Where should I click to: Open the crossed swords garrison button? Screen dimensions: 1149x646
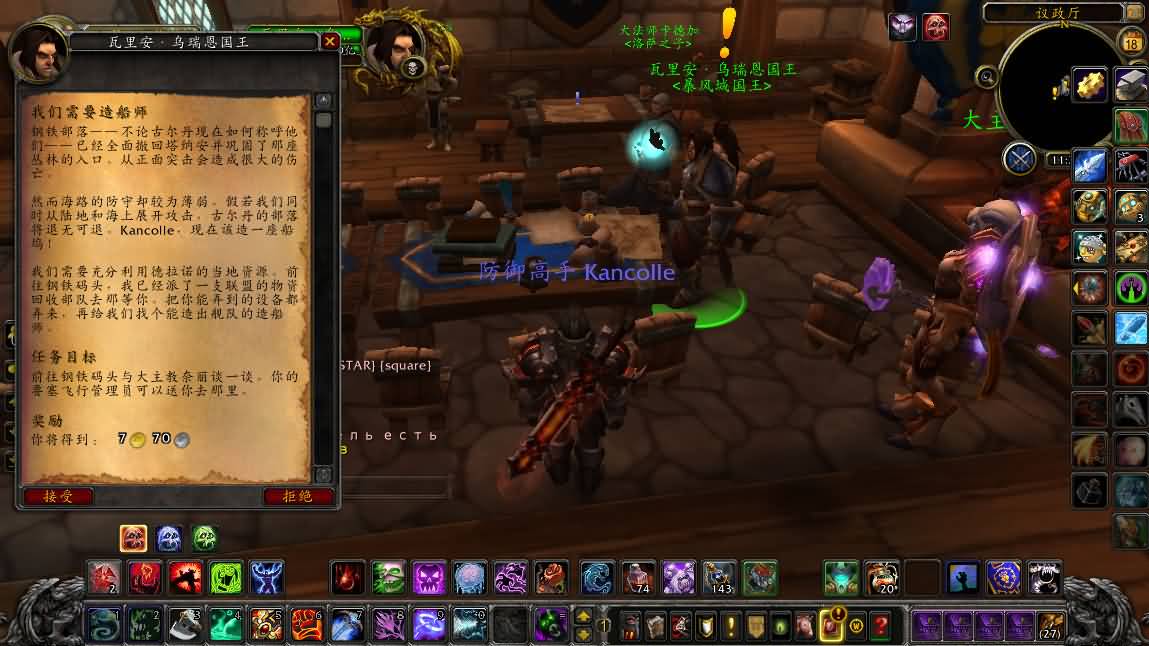click(x=1019, y=159)
